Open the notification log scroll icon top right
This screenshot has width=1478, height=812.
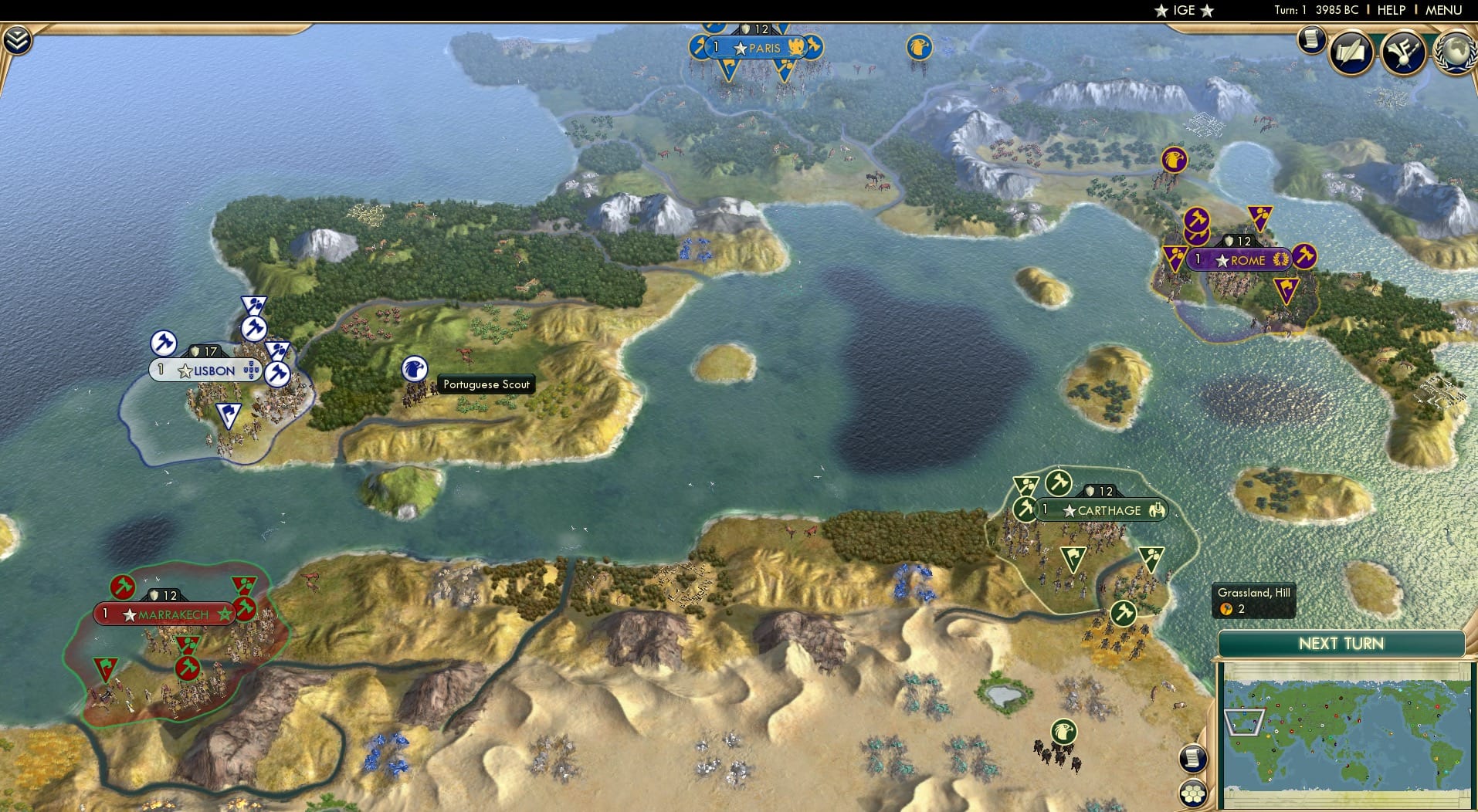[x=1310, y=39]
